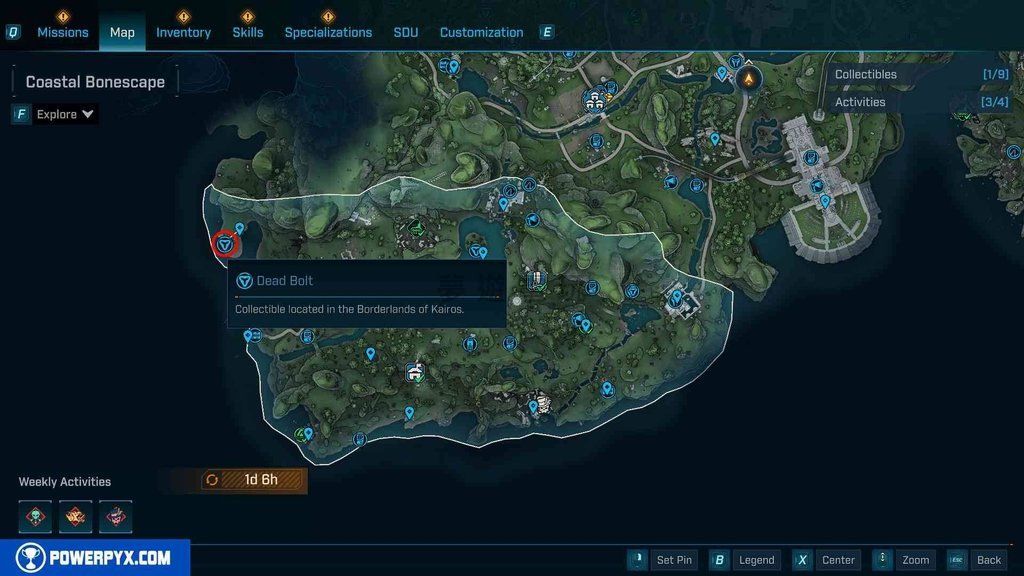Open the Customization tab

[x=481, y=32]
